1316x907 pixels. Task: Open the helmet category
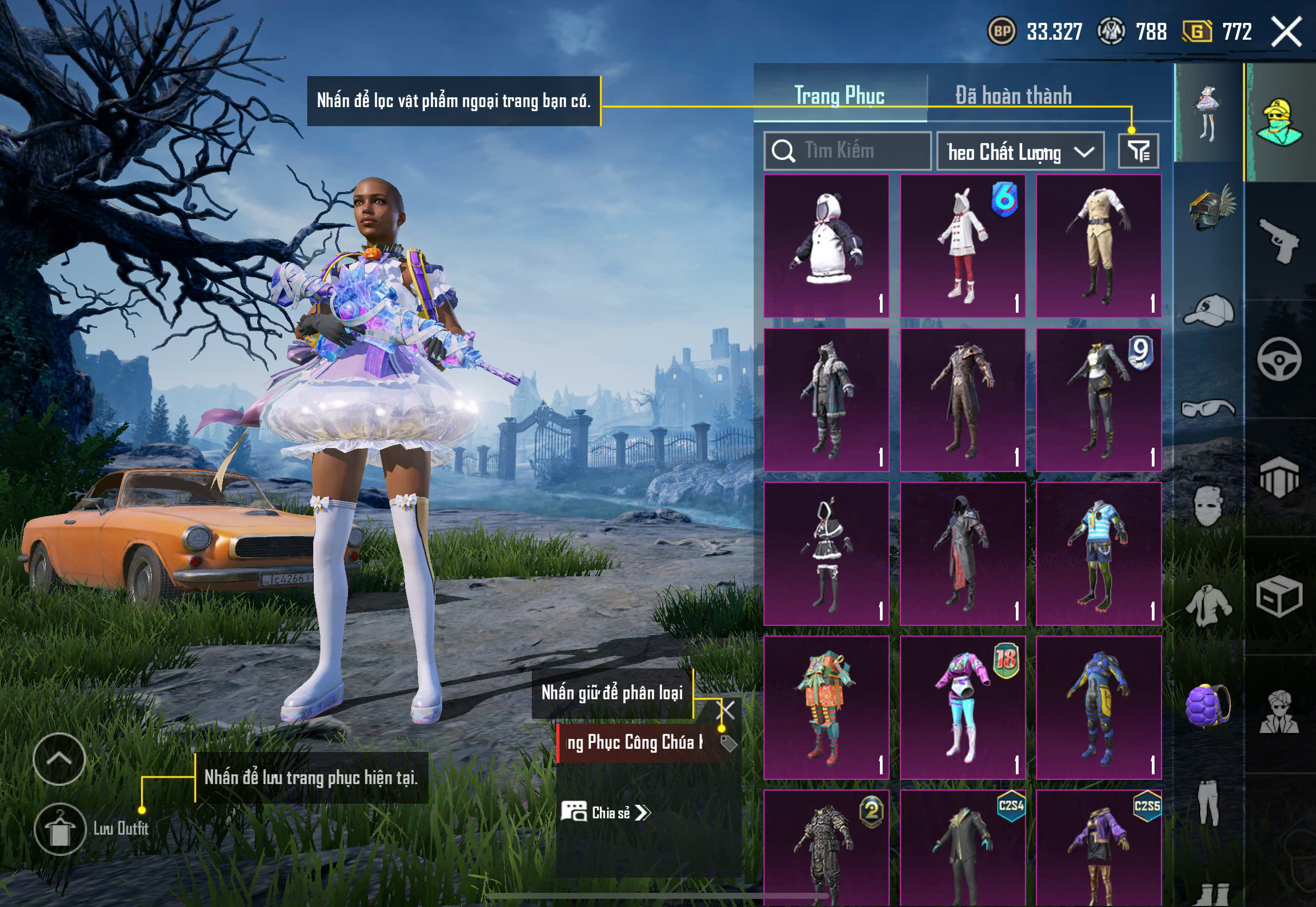[x=1209, y=209]
